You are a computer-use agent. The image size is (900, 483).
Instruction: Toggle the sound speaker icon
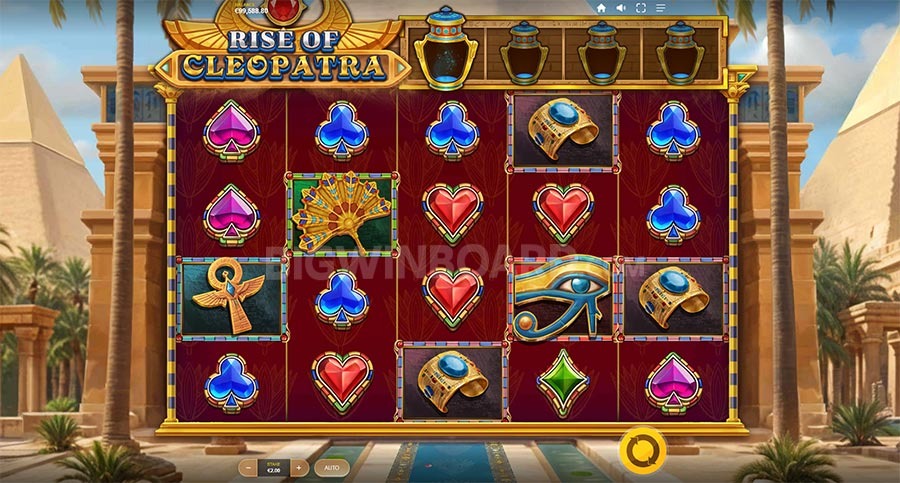tap(620, 8)
